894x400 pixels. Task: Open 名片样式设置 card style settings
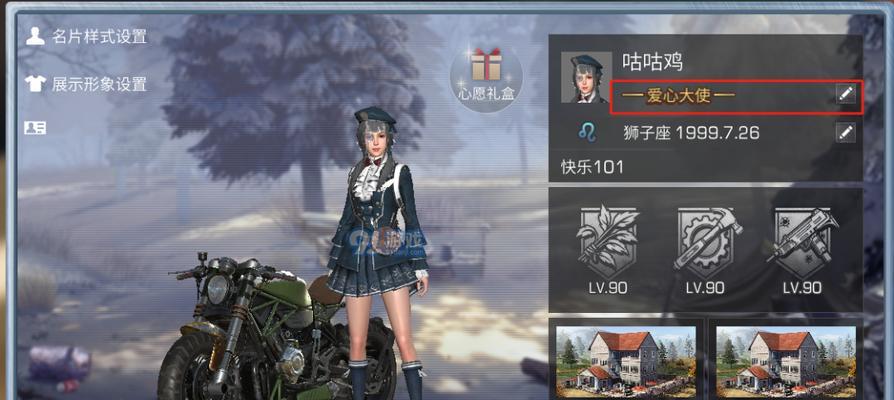point(87,37)
